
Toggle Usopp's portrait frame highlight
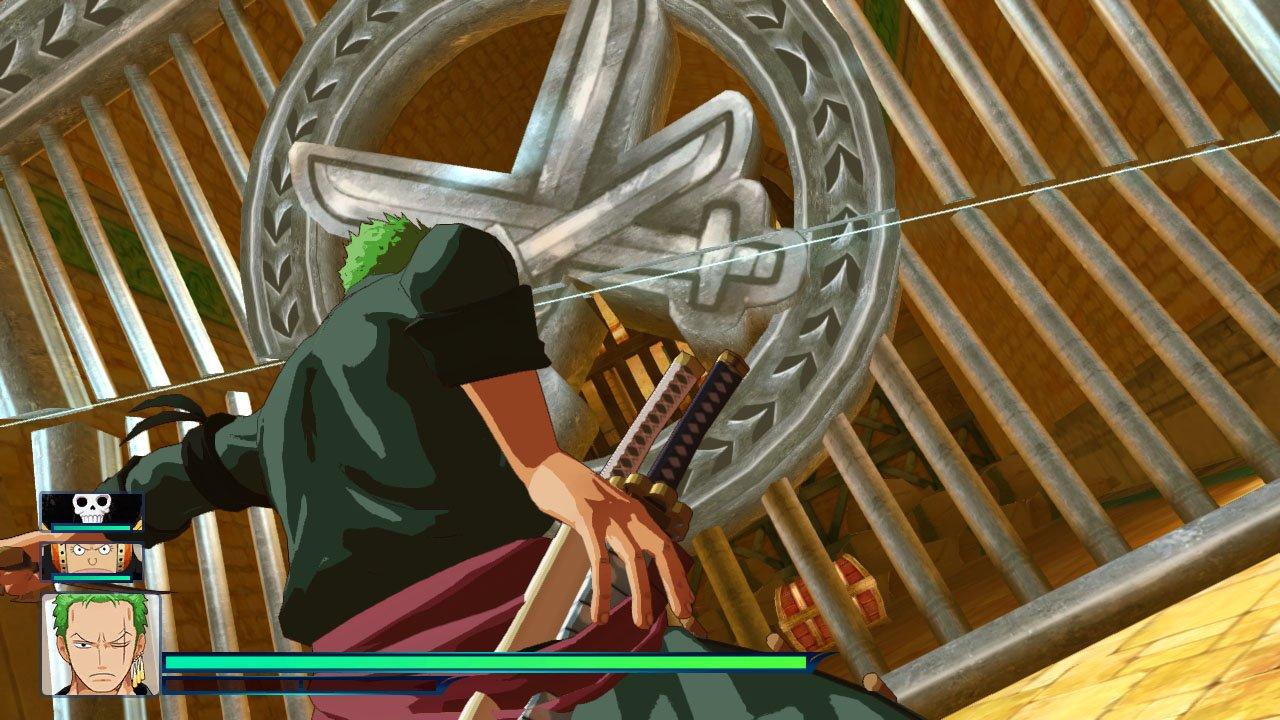pyautogui.click(x=85, y=562)
